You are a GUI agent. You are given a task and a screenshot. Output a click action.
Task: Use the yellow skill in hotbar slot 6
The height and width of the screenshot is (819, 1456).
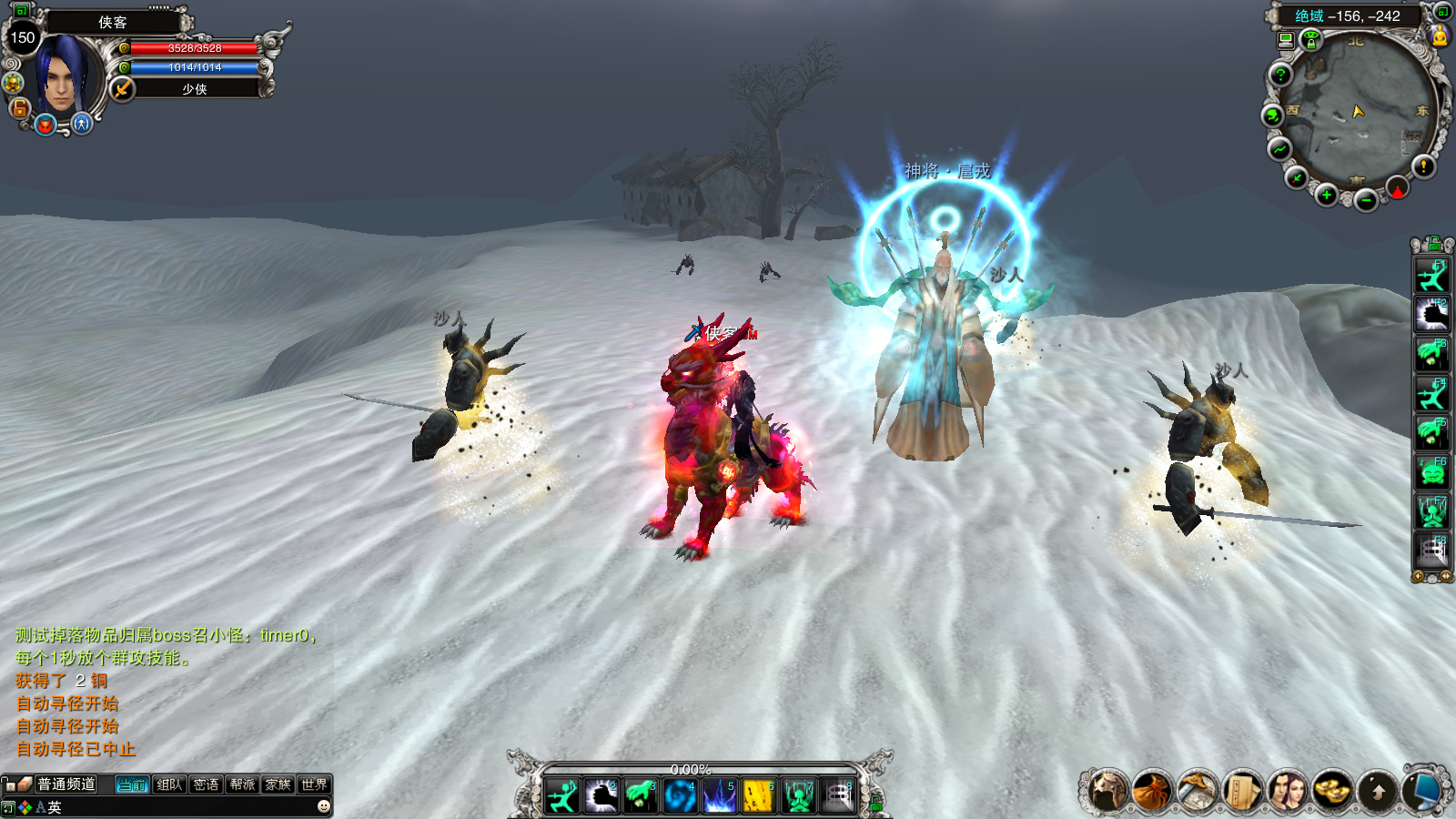[758, 796]
